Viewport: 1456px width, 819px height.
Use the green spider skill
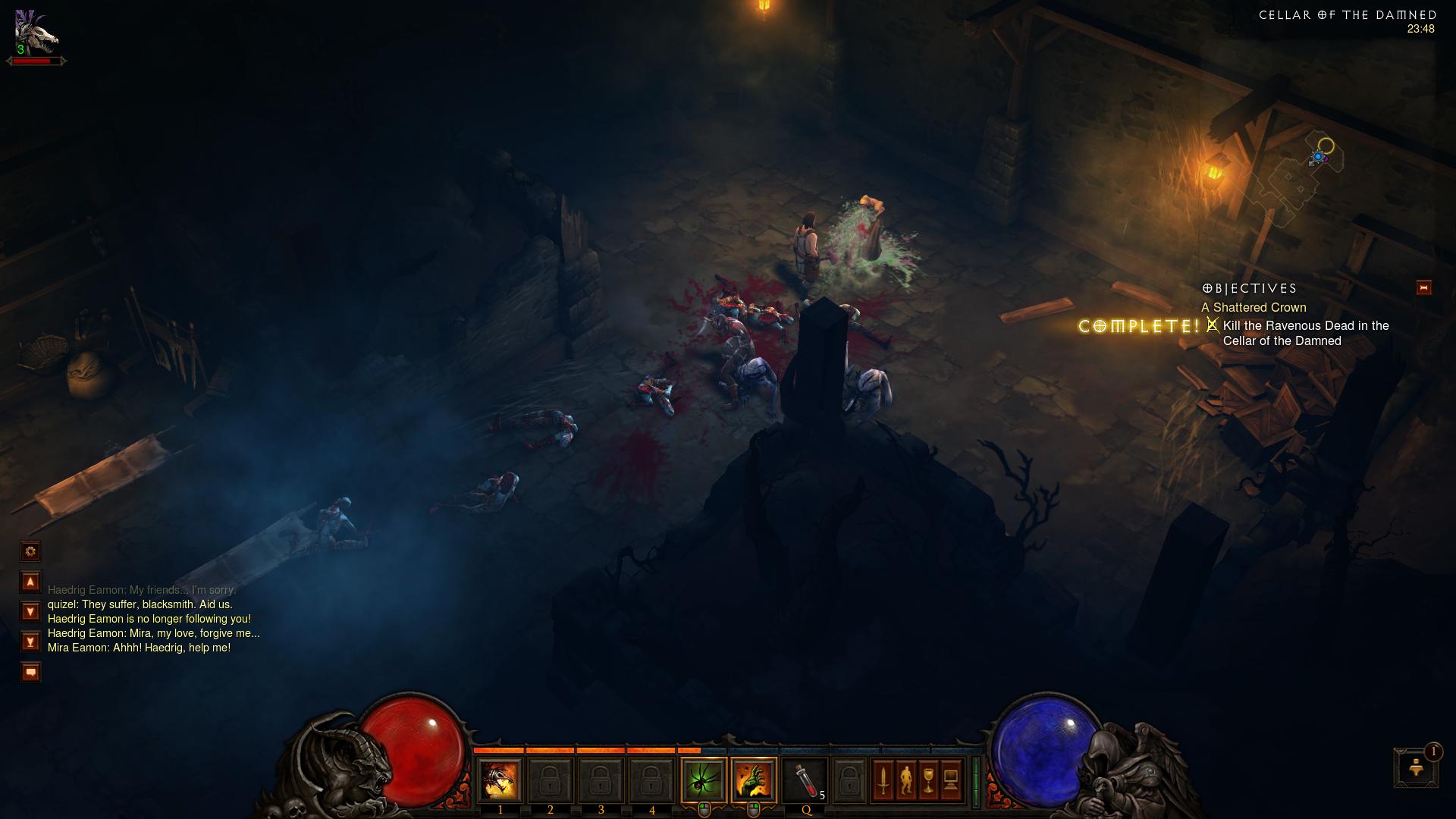(x=703, y=780)
